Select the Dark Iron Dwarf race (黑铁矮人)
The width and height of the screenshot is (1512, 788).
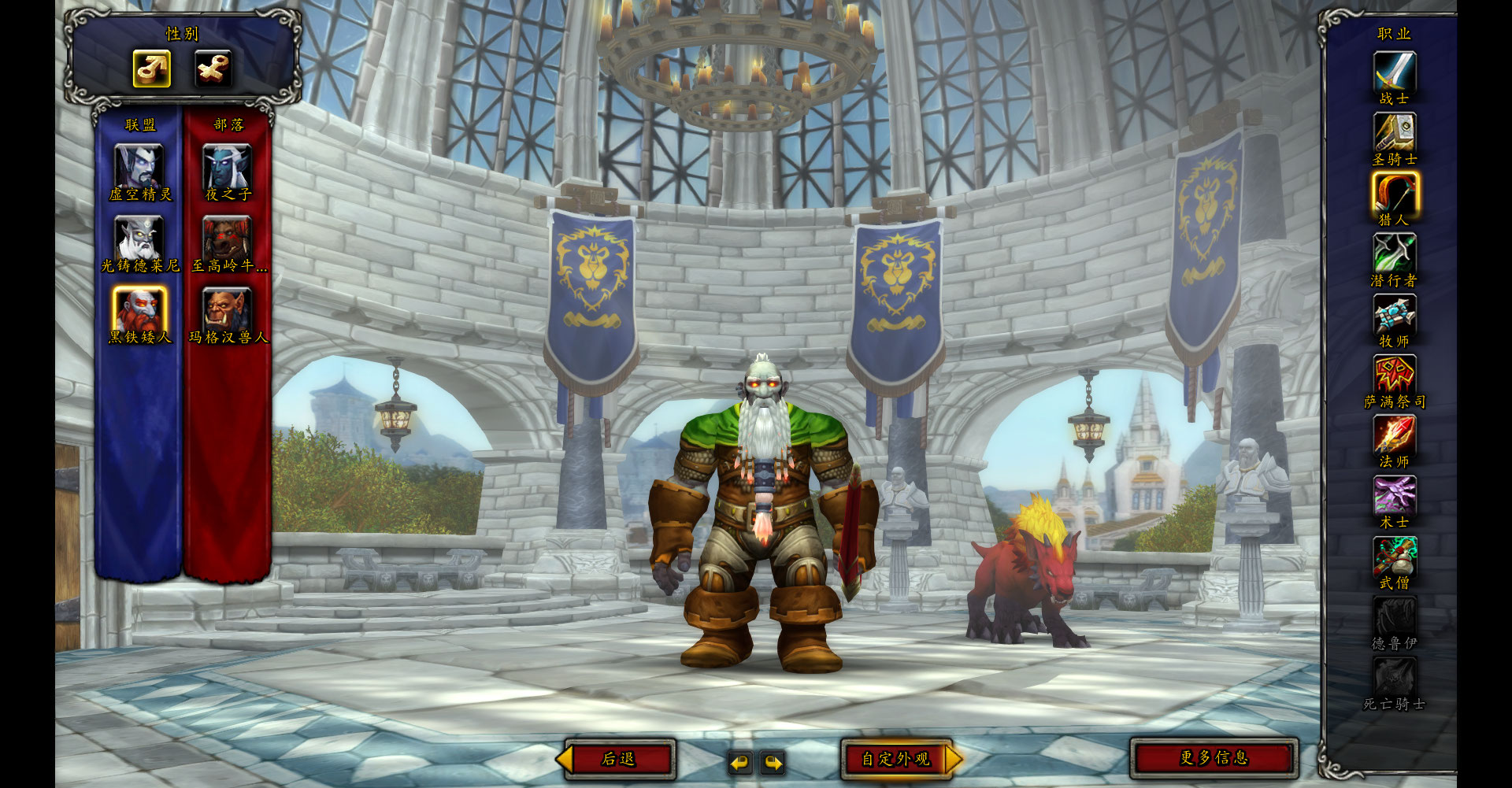[139, 309]
